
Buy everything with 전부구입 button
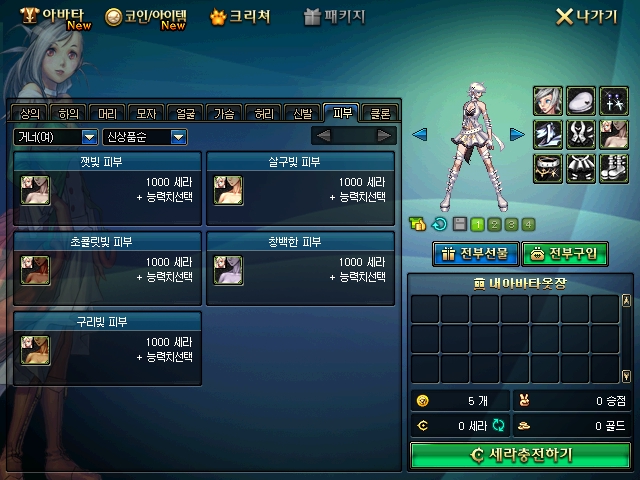point(564,253)
